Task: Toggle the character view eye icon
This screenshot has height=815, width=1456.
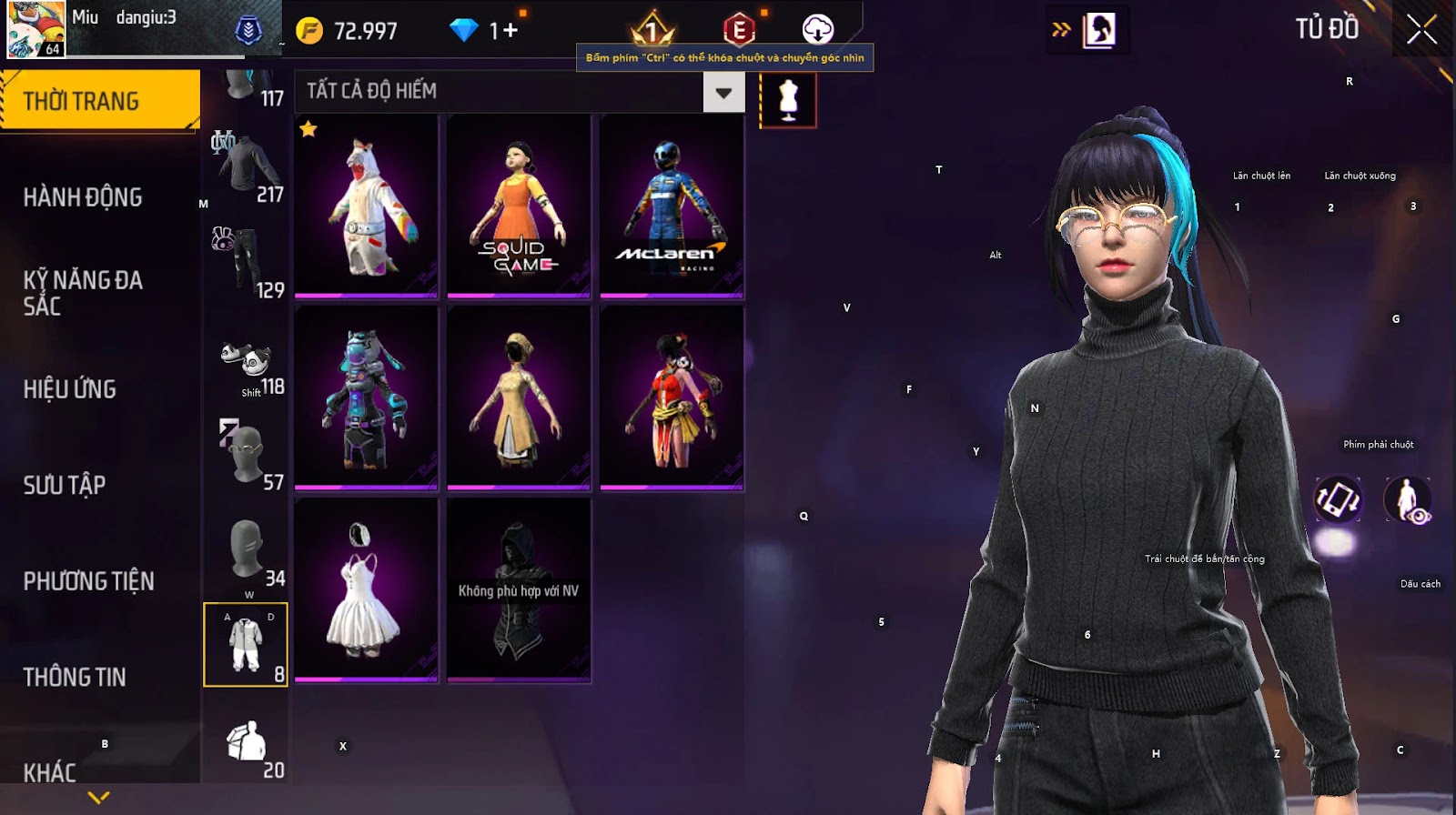Action: [1407, 499]
